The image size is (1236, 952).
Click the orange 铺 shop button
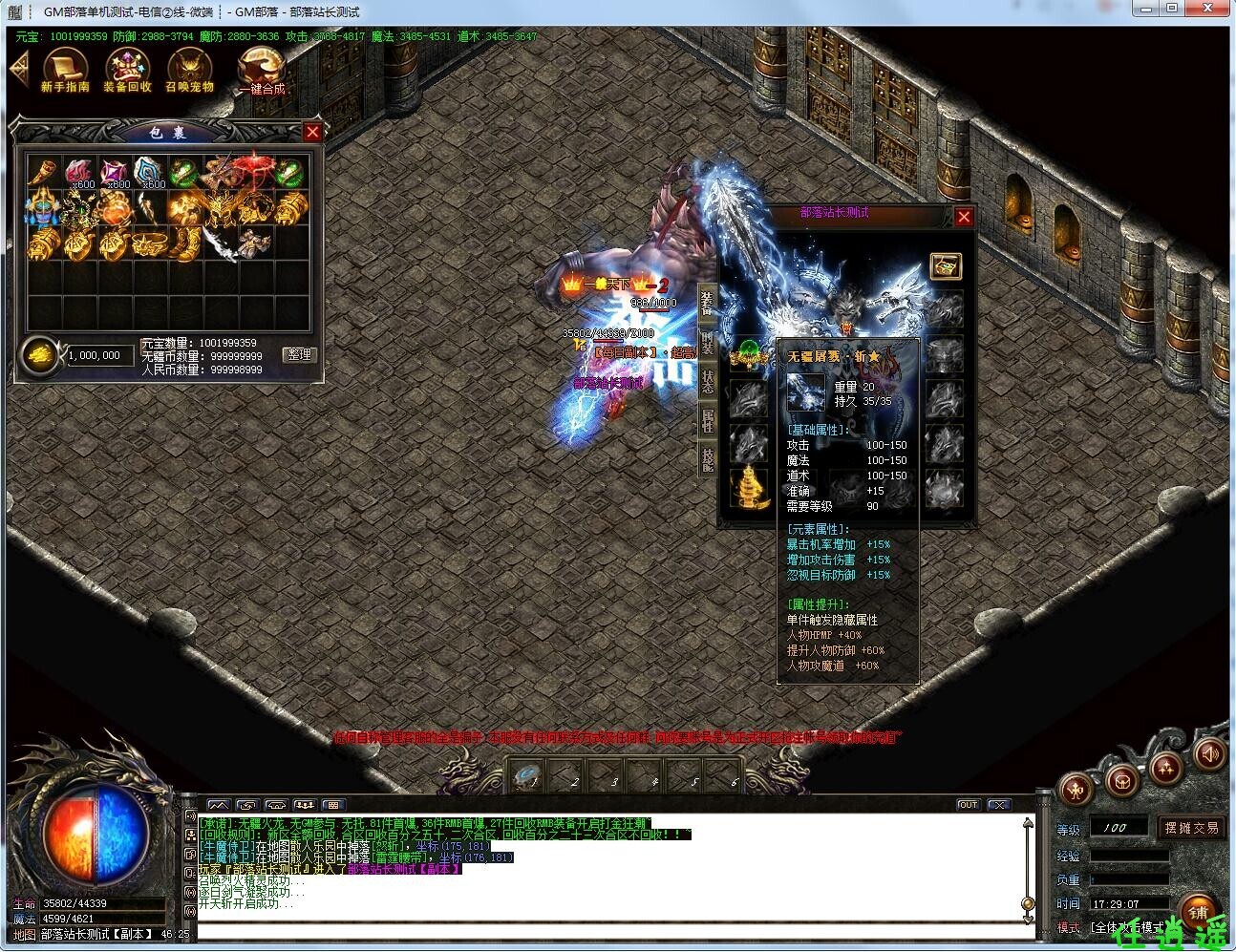(x=1201, y=911)
